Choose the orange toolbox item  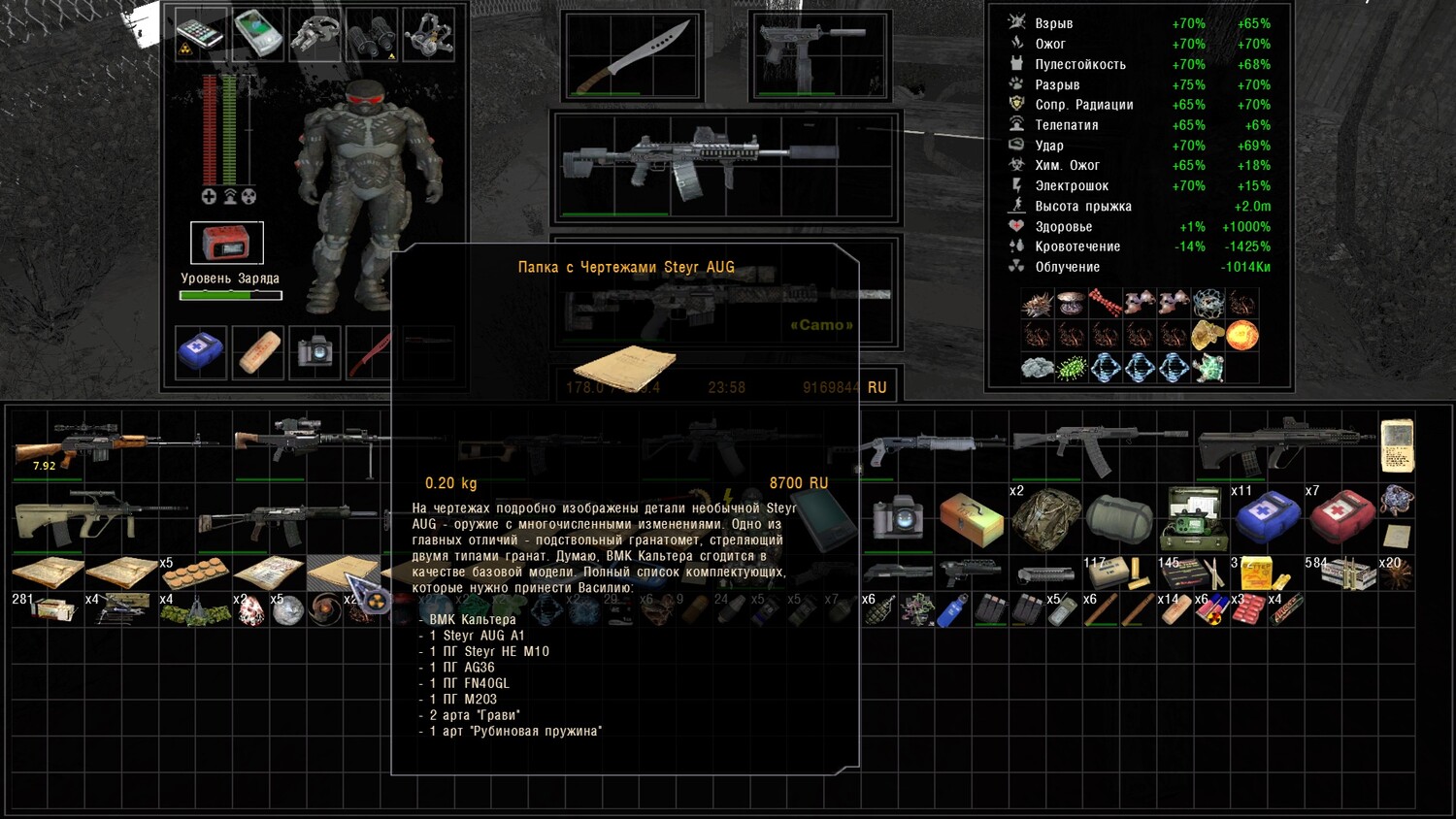click(x=972, y=516)
